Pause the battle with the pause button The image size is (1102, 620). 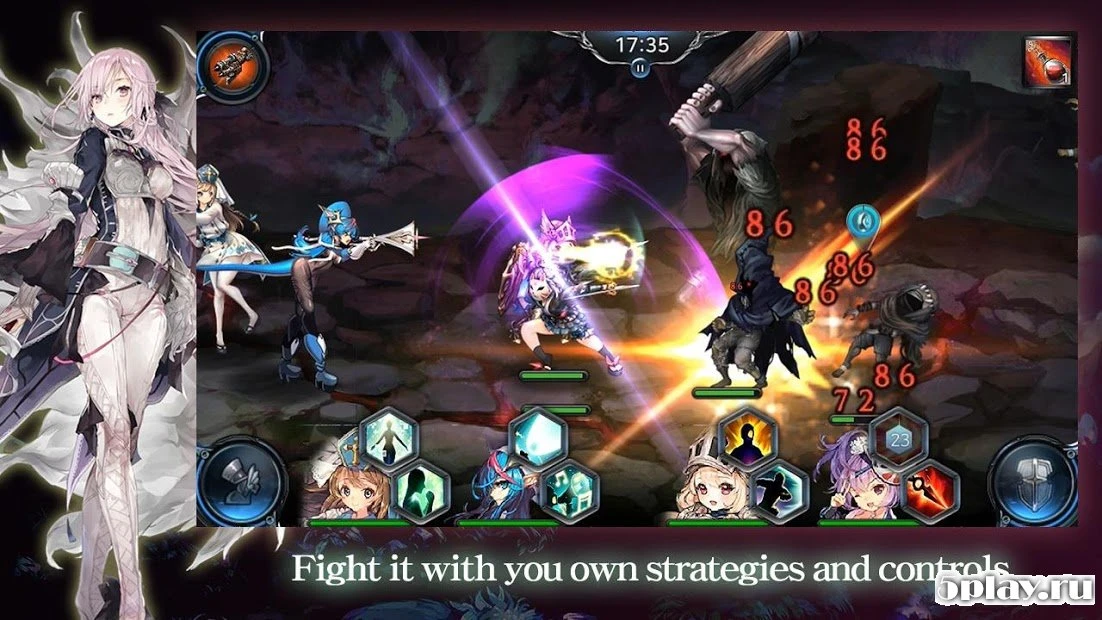639,68
